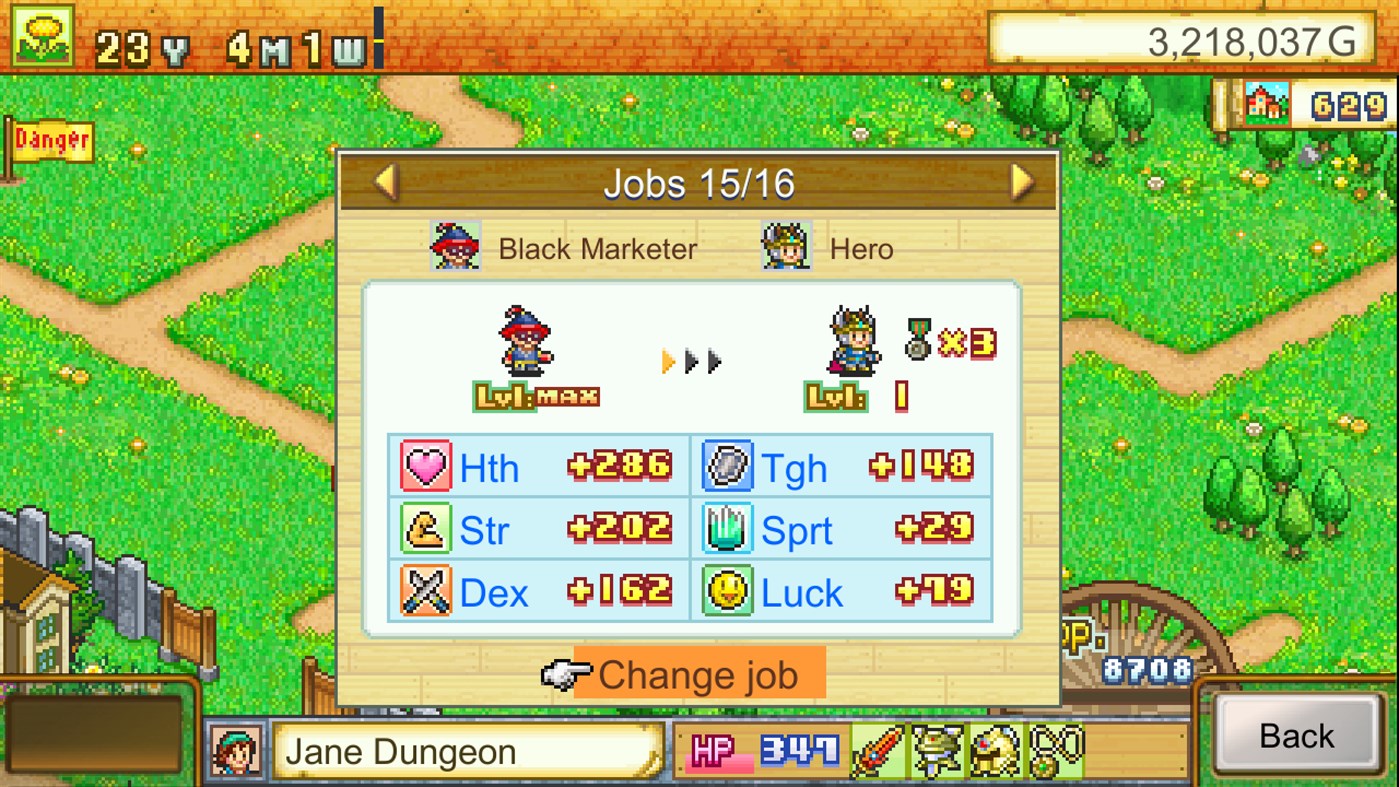Click the Jane Dungeon name field
Image resolution: width=1399 pixels, height=787 pixels.
click(470, 750)
